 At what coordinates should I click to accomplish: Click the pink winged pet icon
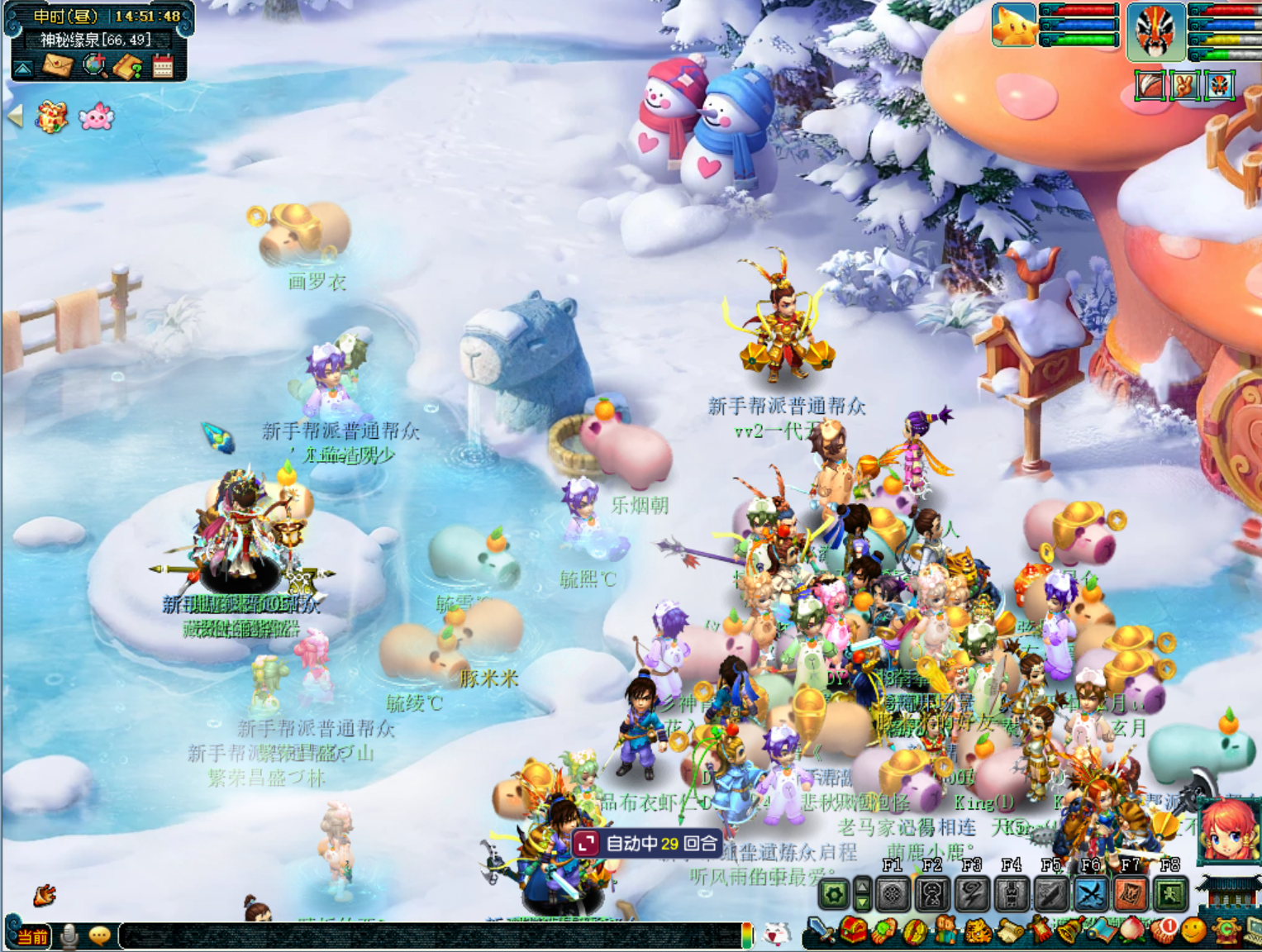click(96, 117)
